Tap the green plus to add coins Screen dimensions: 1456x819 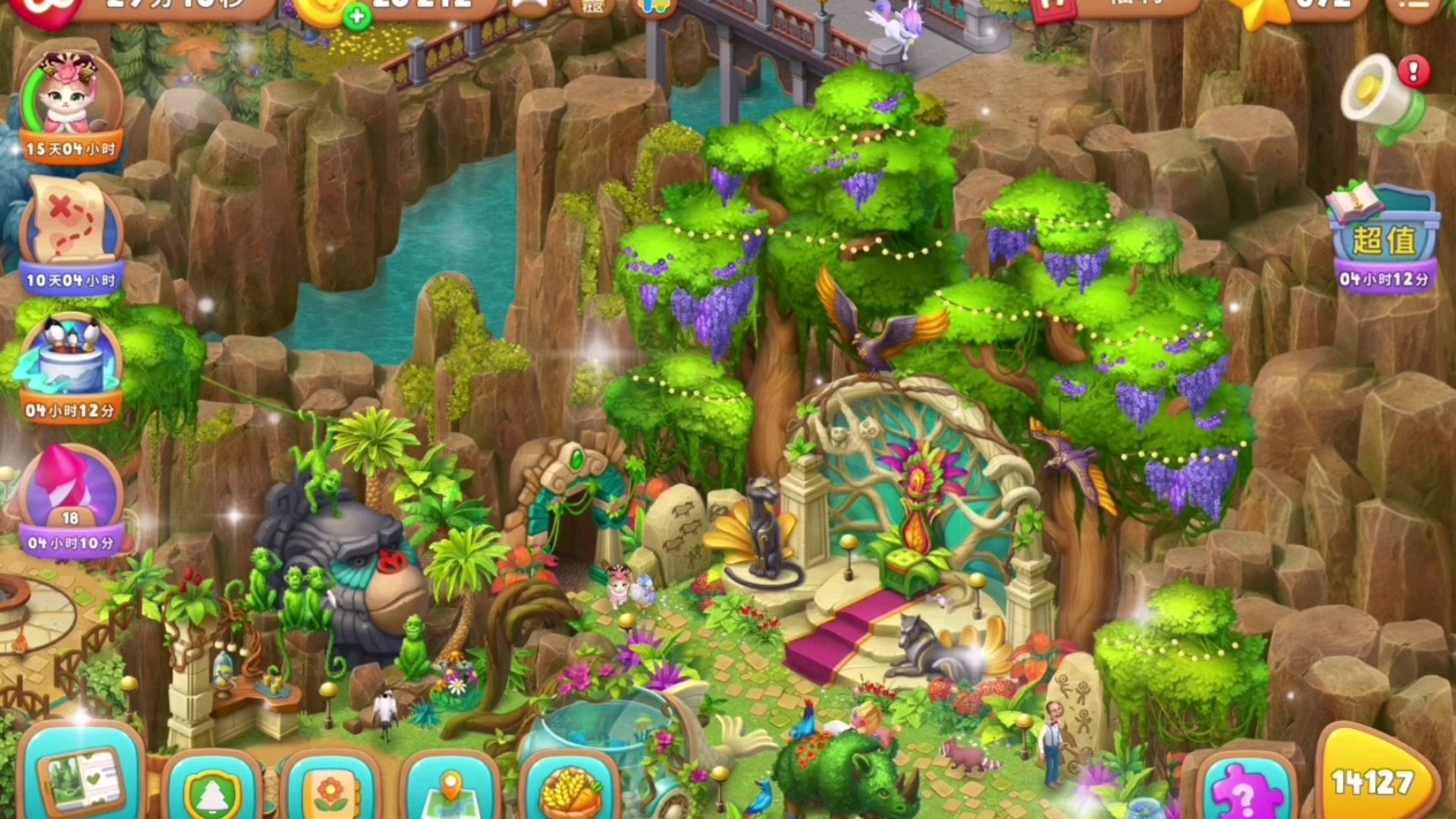click(356, 15)
